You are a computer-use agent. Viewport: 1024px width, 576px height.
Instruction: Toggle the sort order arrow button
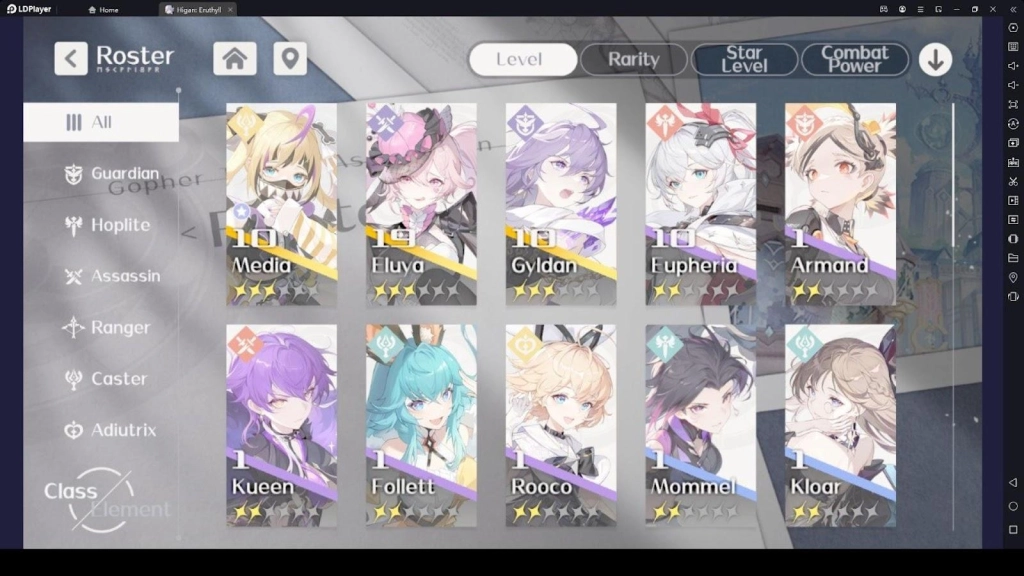tap(935, 60)
